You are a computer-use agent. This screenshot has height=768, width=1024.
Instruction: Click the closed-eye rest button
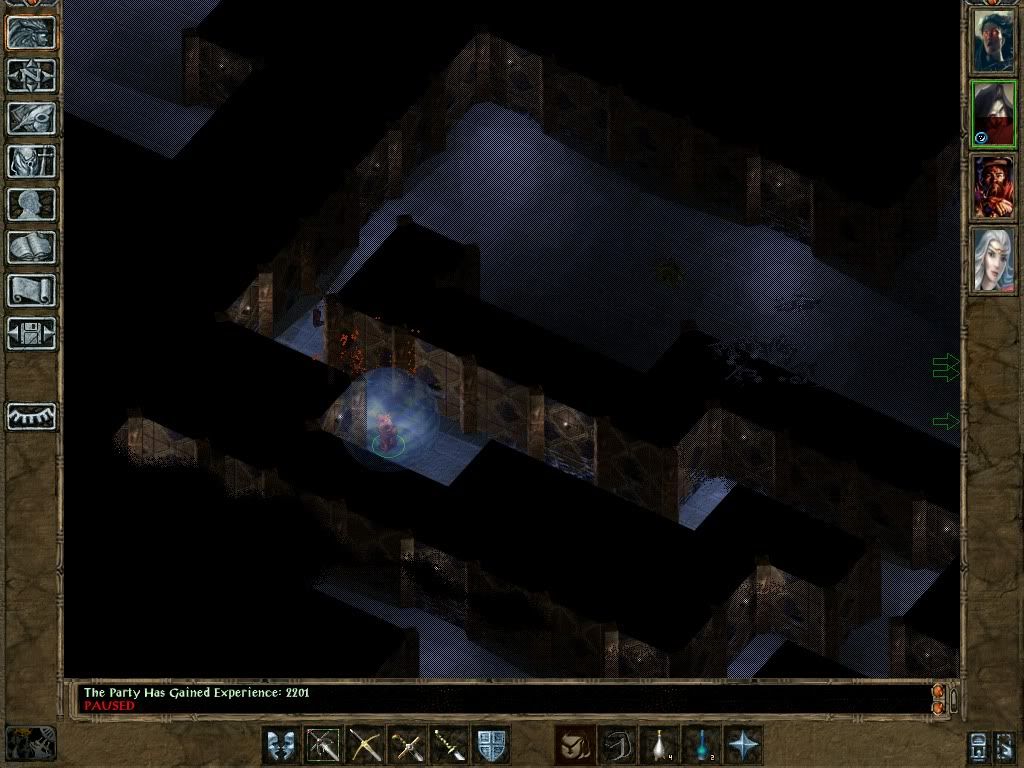(31, 416)
